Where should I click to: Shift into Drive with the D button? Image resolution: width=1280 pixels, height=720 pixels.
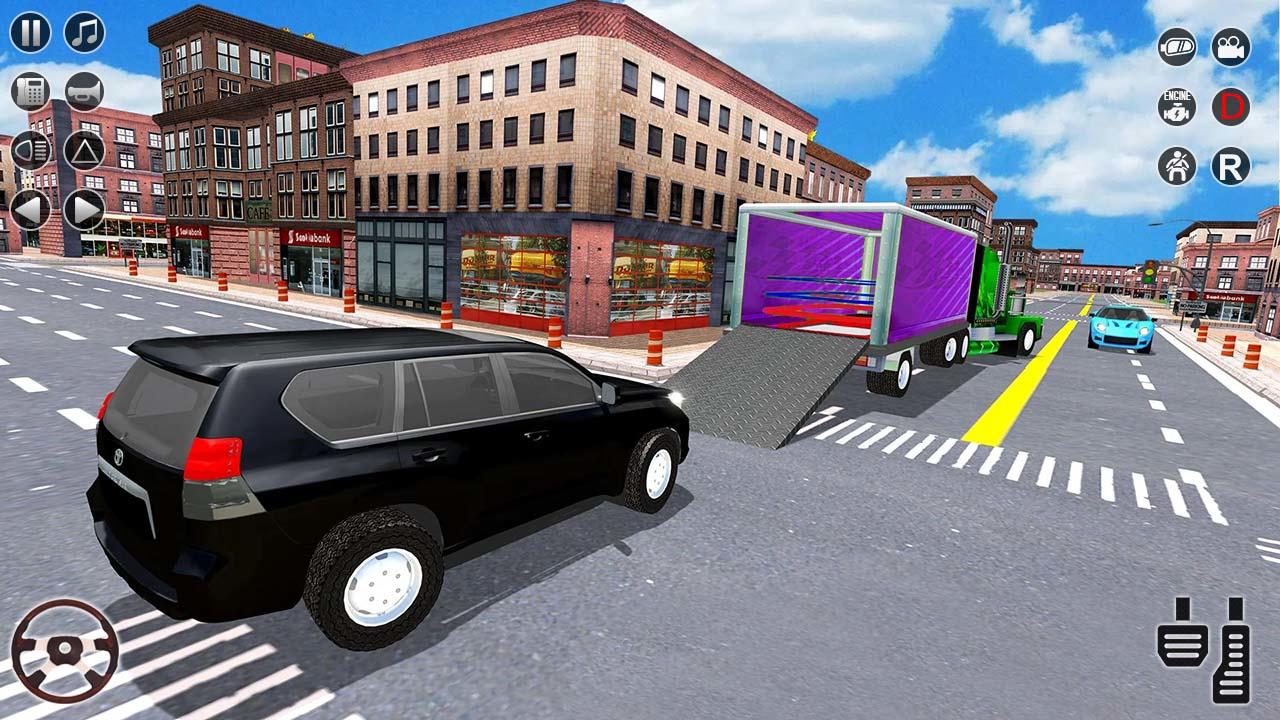pos(1233,108)
